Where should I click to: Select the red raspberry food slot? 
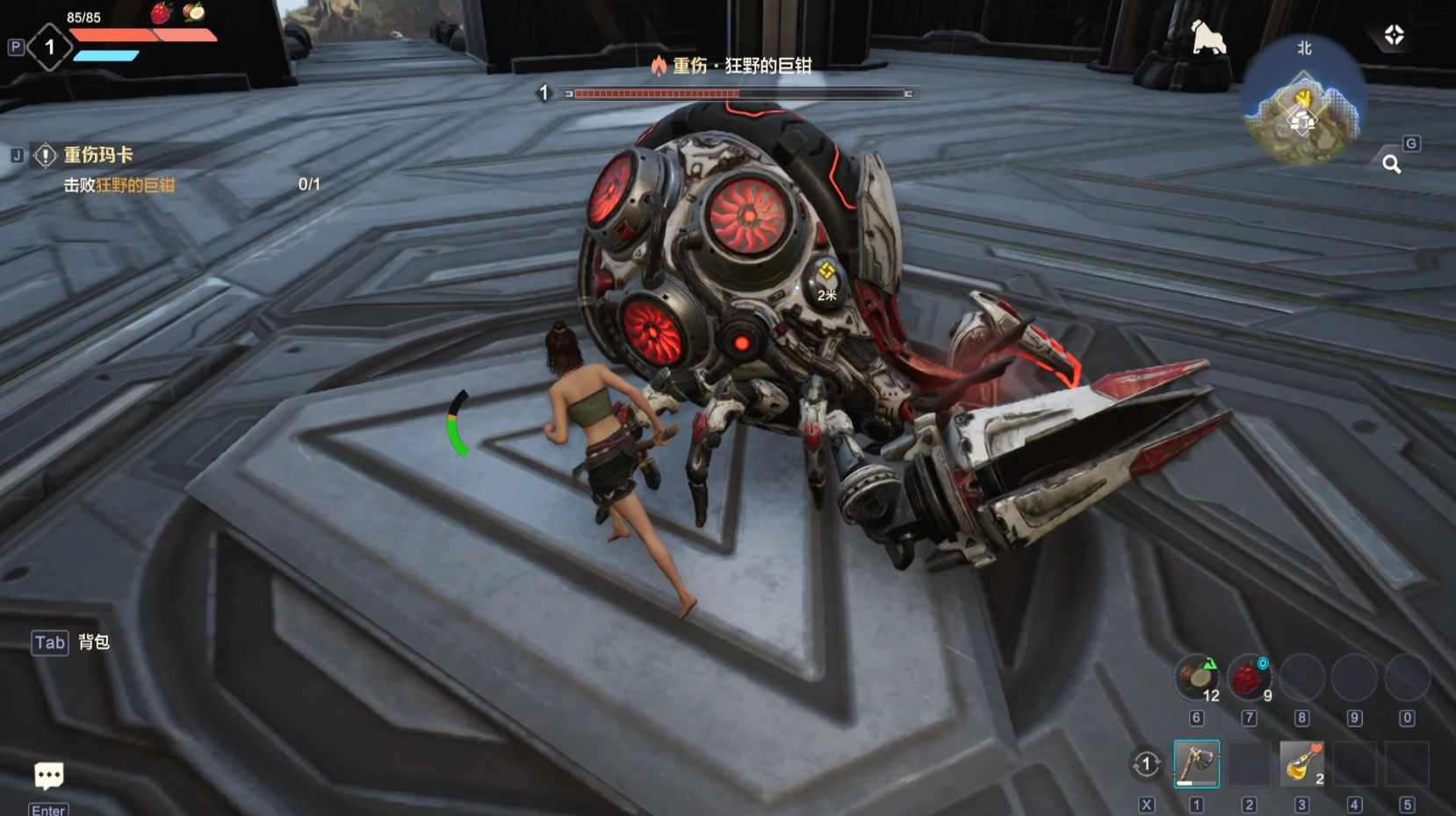point(1248,677)
